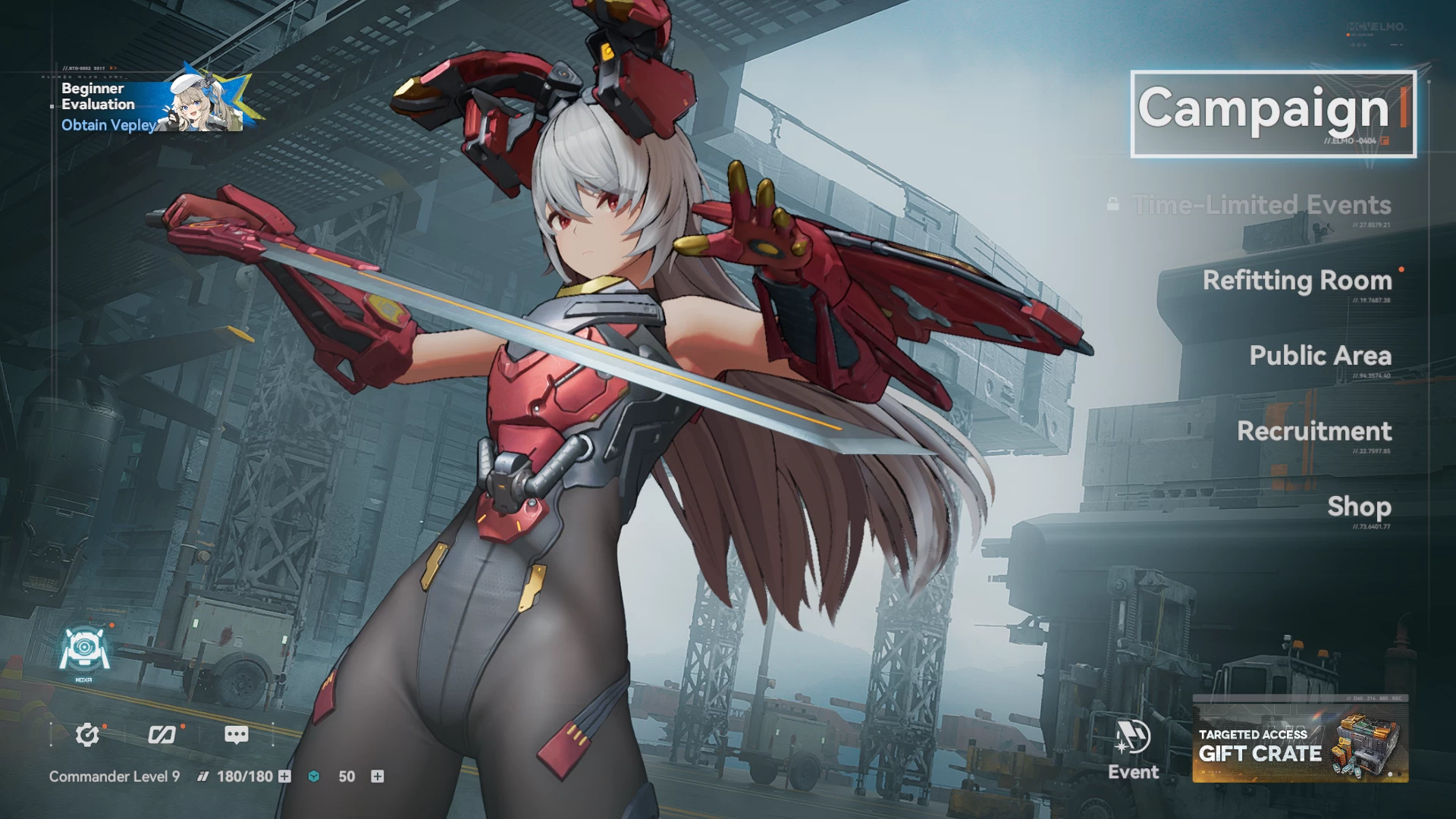Open the Campaign menu
Image resolution: width=1456 pixels, height=819 pixels.
(x=1272, y=114)
